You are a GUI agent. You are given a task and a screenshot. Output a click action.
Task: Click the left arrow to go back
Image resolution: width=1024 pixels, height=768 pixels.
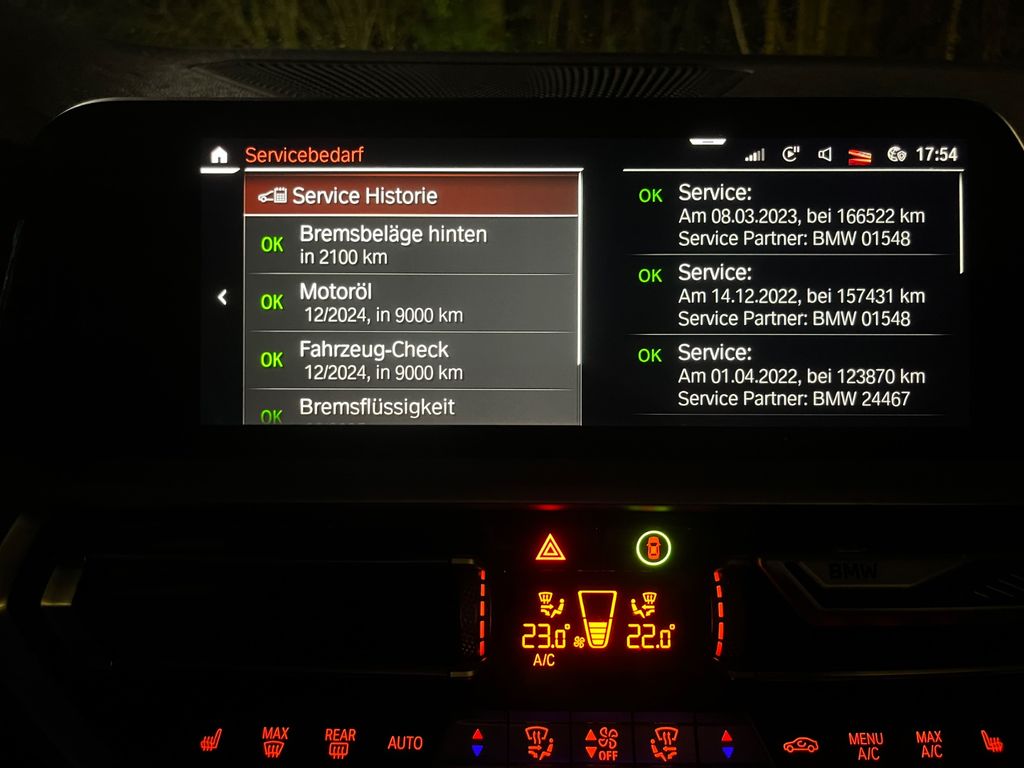pos(222,297)
